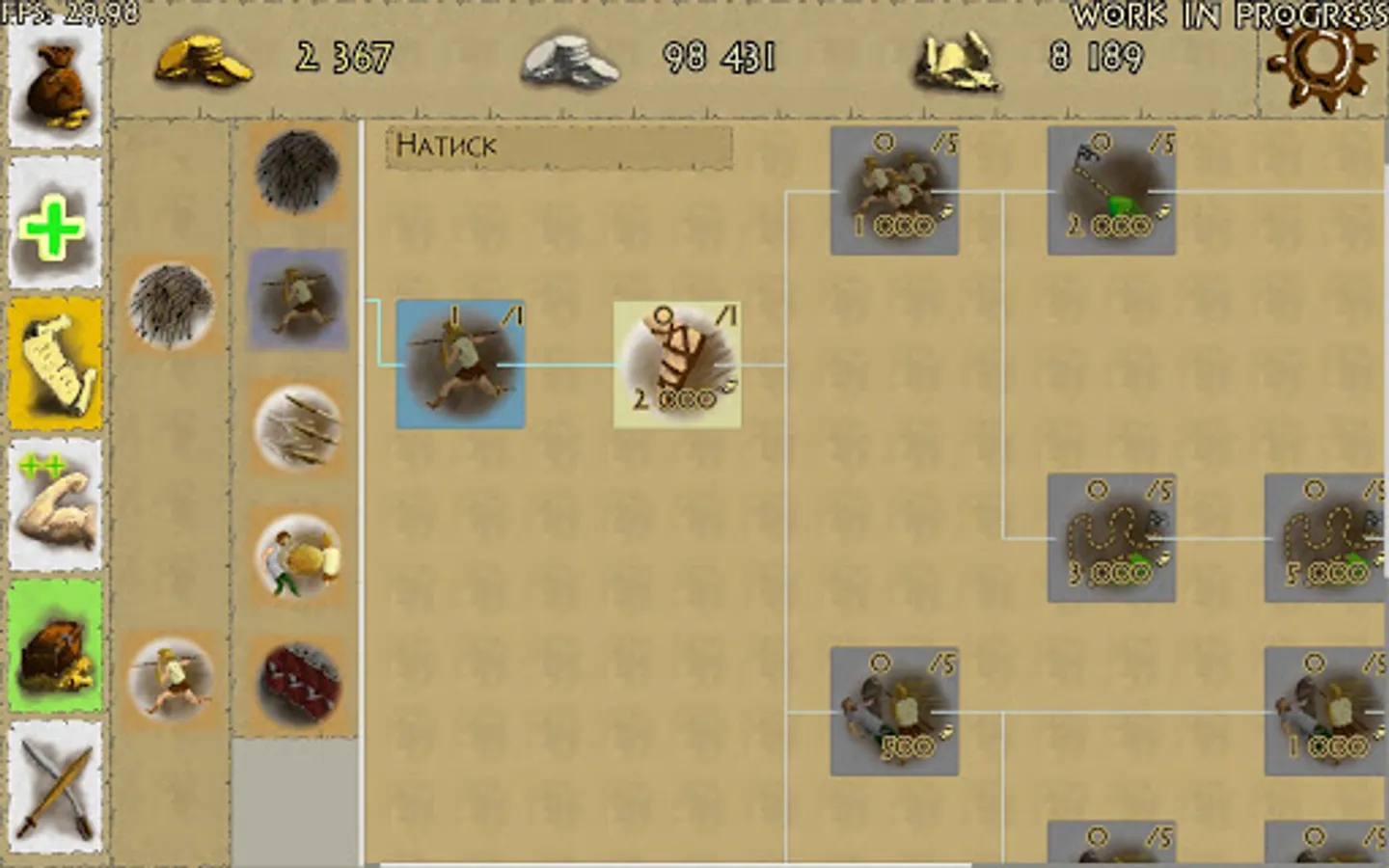This screenshot has width=1389, height=868.
Task: Select the red shield unit icon
Action: [x=296, y=680]
